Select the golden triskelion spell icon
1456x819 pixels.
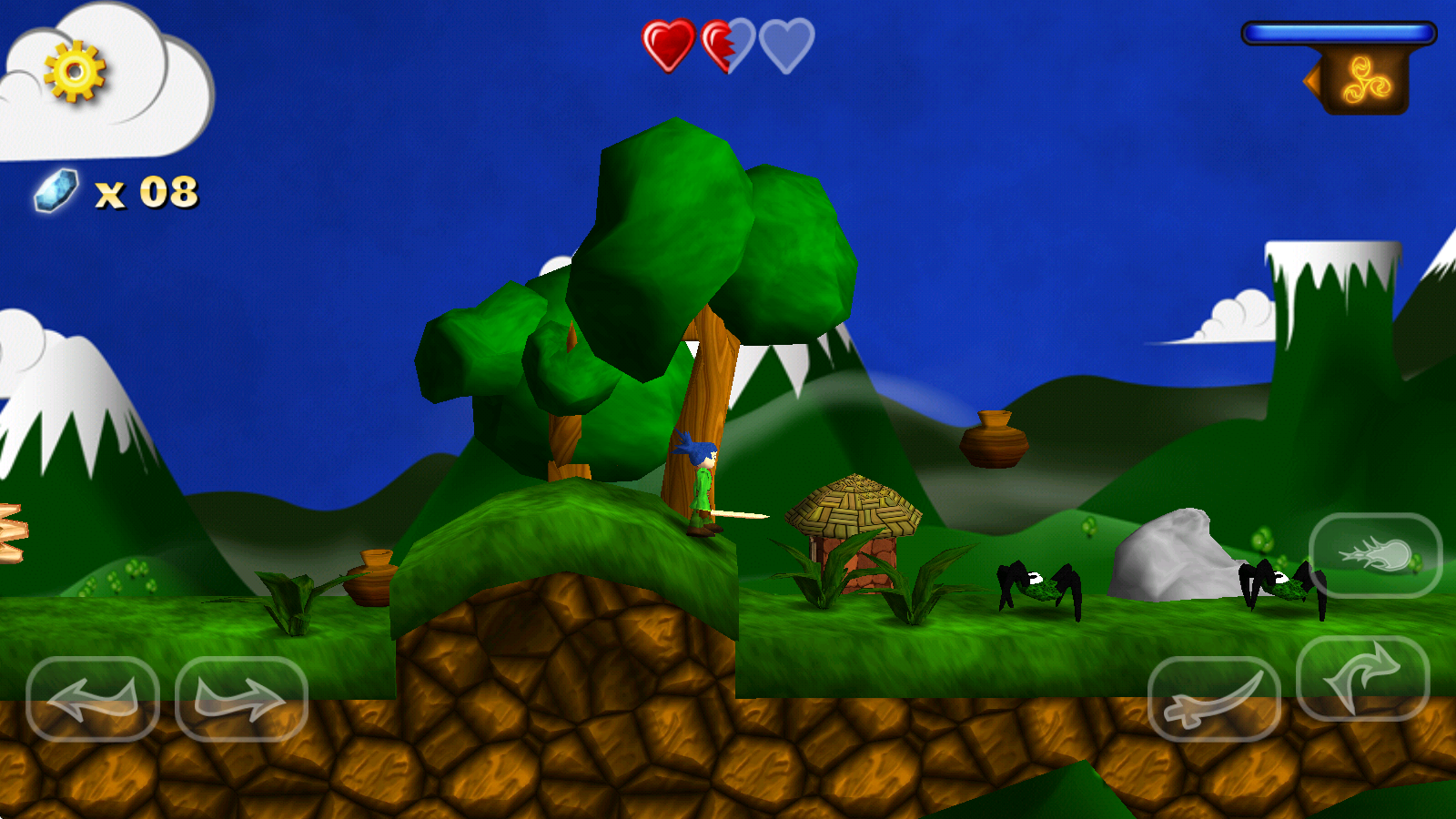pyautogui.click(x=1367, y=81)
